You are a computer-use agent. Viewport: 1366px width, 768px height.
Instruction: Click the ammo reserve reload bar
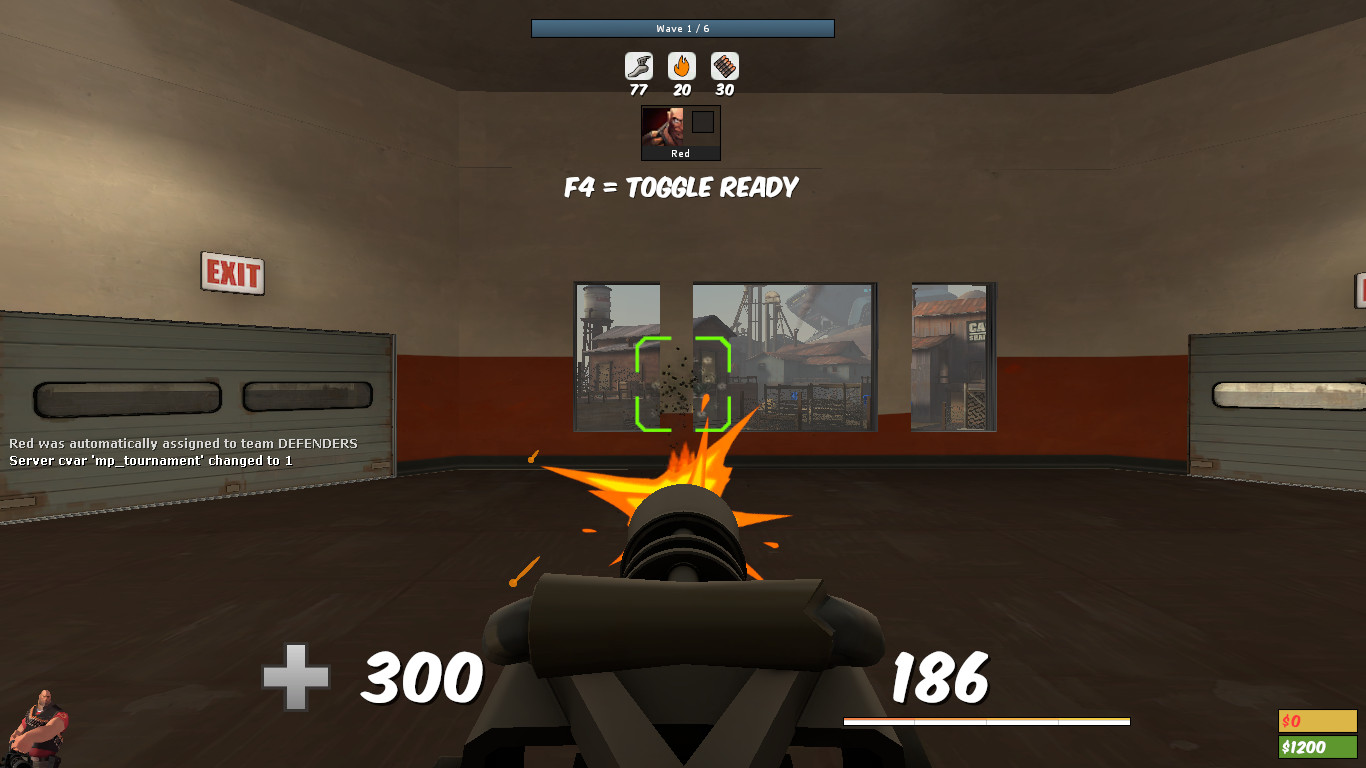click(987, 719)
